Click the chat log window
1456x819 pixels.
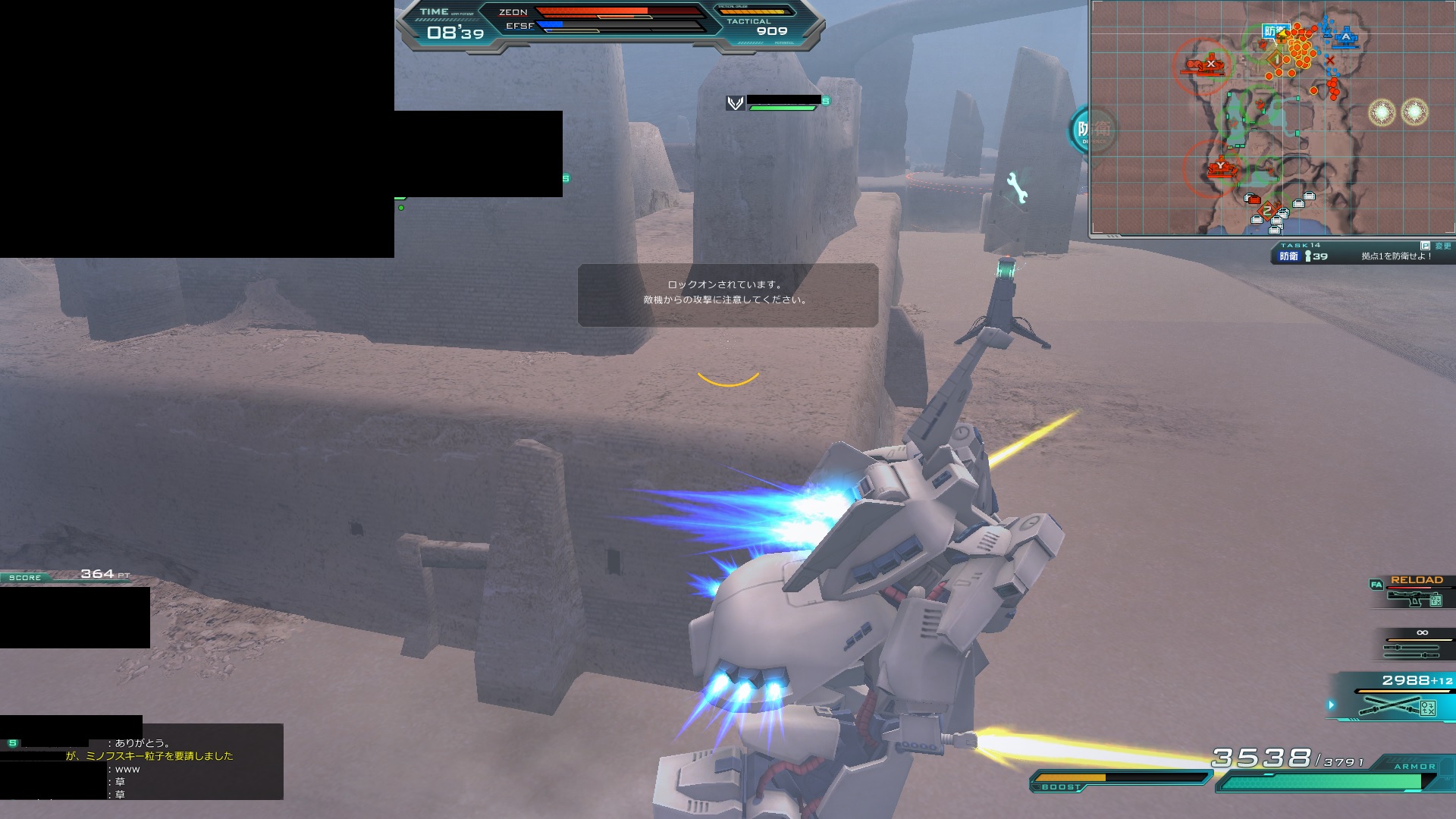(142, 761)
